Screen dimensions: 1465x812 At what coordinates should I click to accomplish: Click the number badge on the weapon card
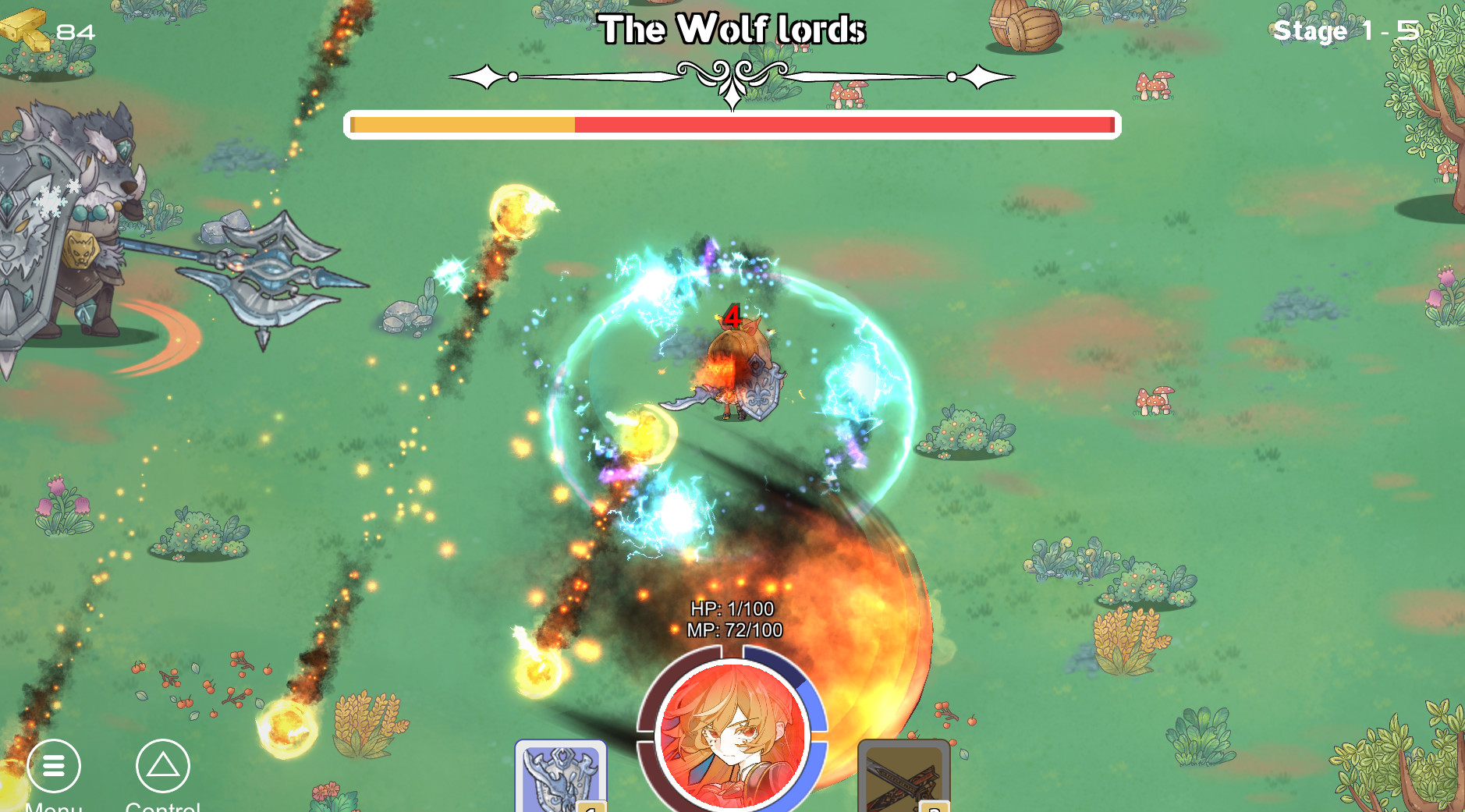pyautogui.click(x=933, y=807)
